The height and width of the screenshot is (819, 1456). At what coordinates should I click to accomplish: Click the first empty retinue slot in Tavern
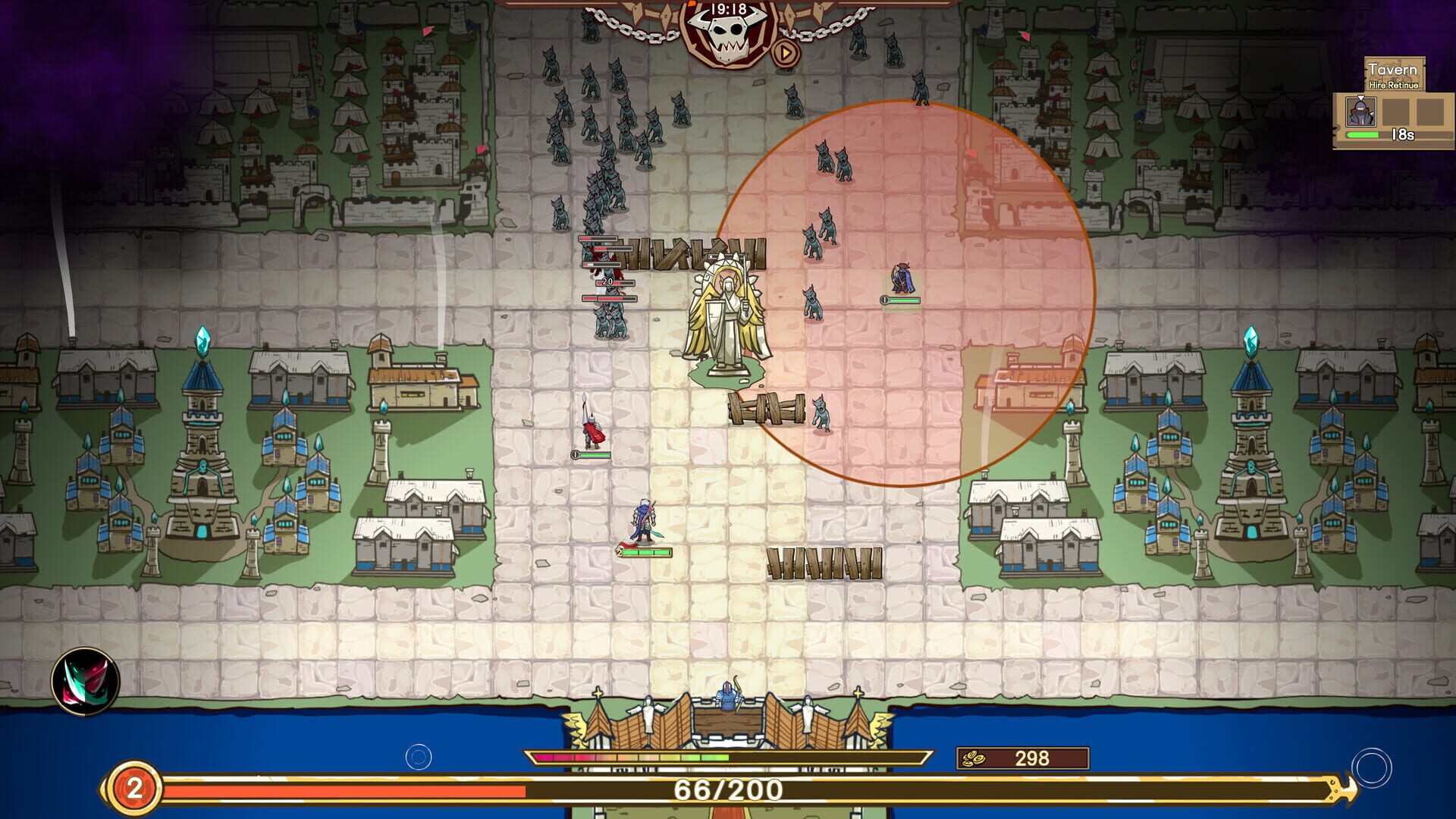[x=1397, y=114]
